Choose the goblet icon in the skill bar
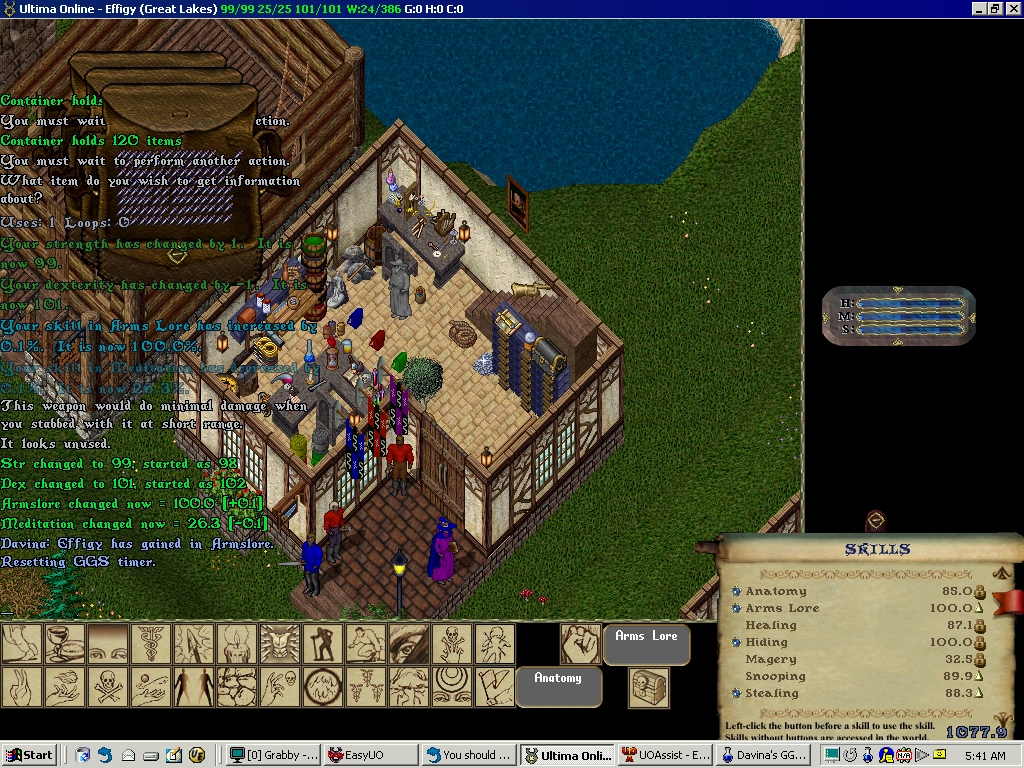1024x768 pixels. [x=64, y=644]
